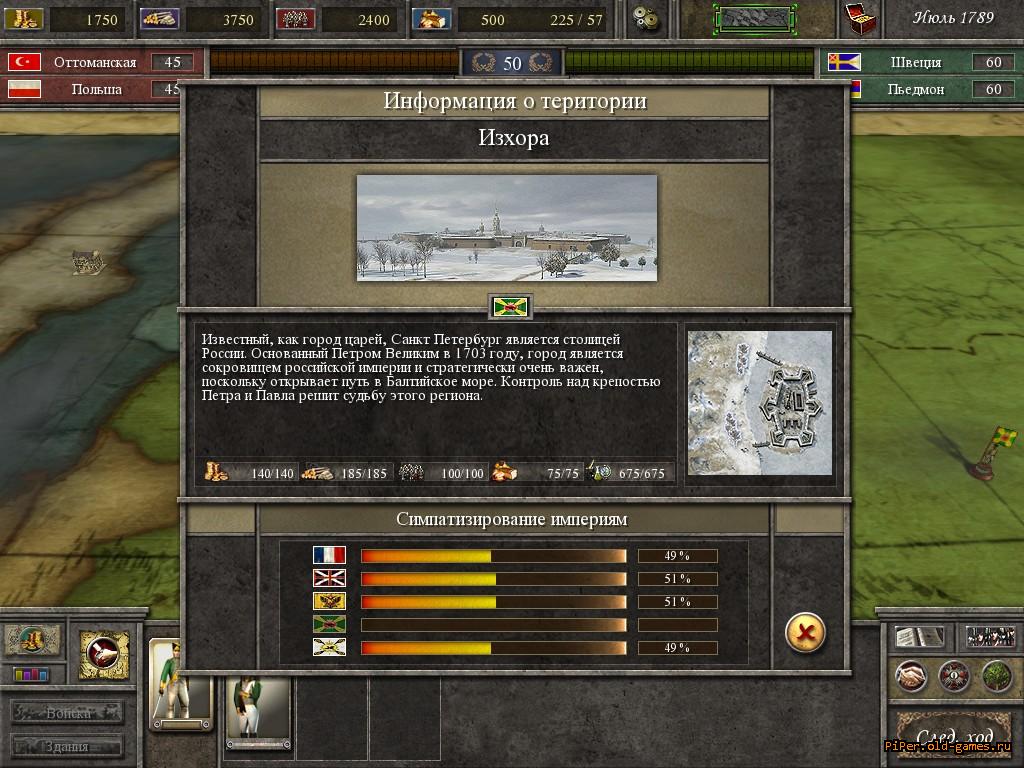Open the treasure chest icon
This screenshot has width=1024, height=768.
(859, 18)
